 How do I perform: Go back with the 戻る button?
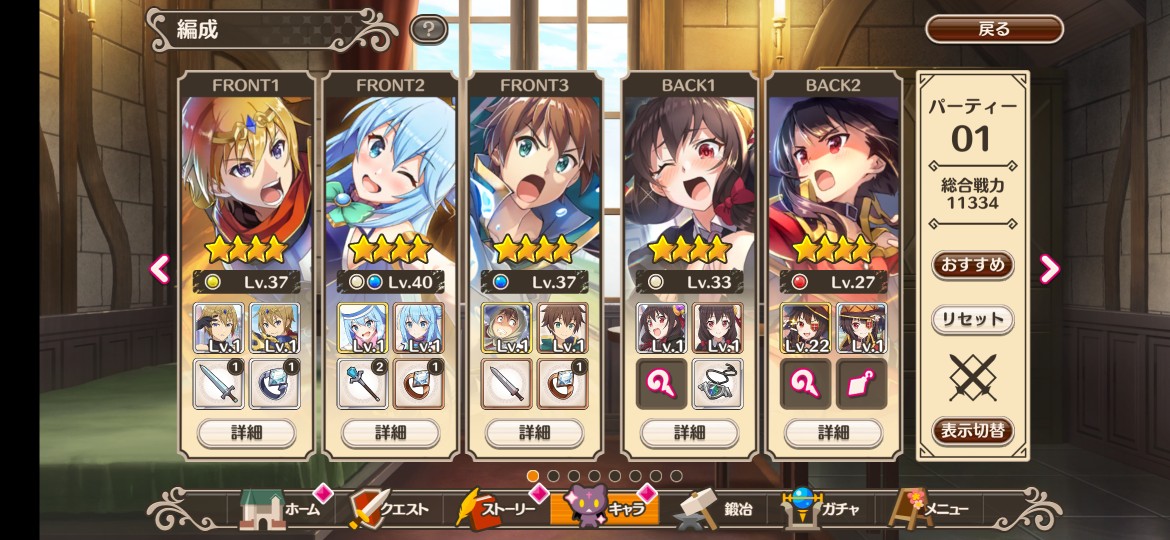993,29
